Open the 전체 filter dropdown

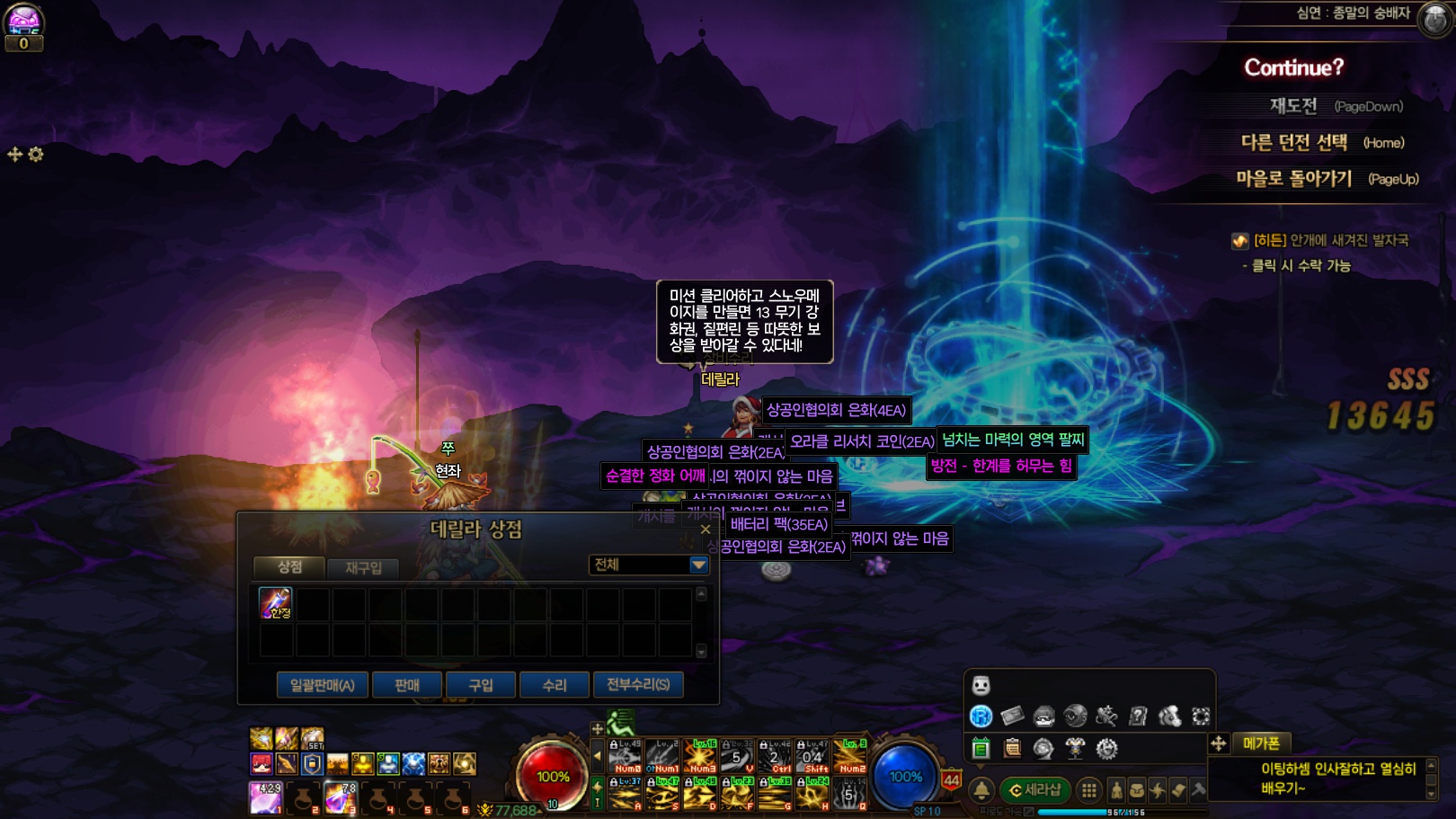click(x=698, y=565)
